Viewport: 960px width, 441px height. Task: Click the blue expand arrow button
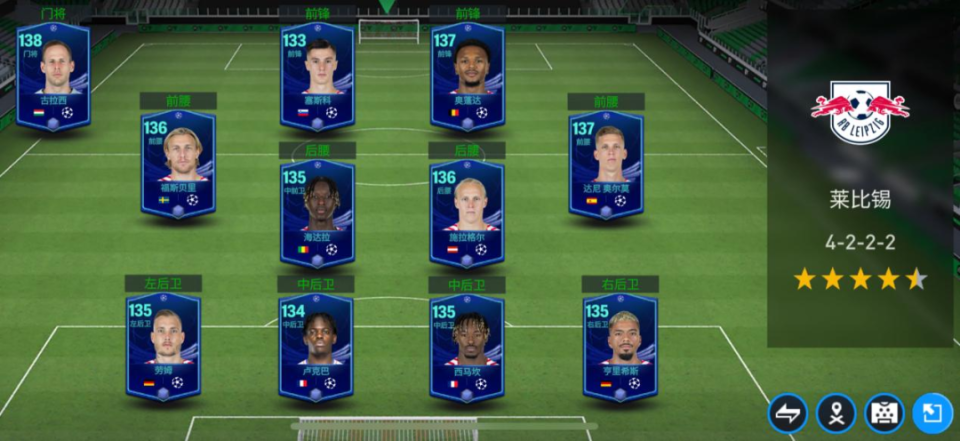point(932,413)
